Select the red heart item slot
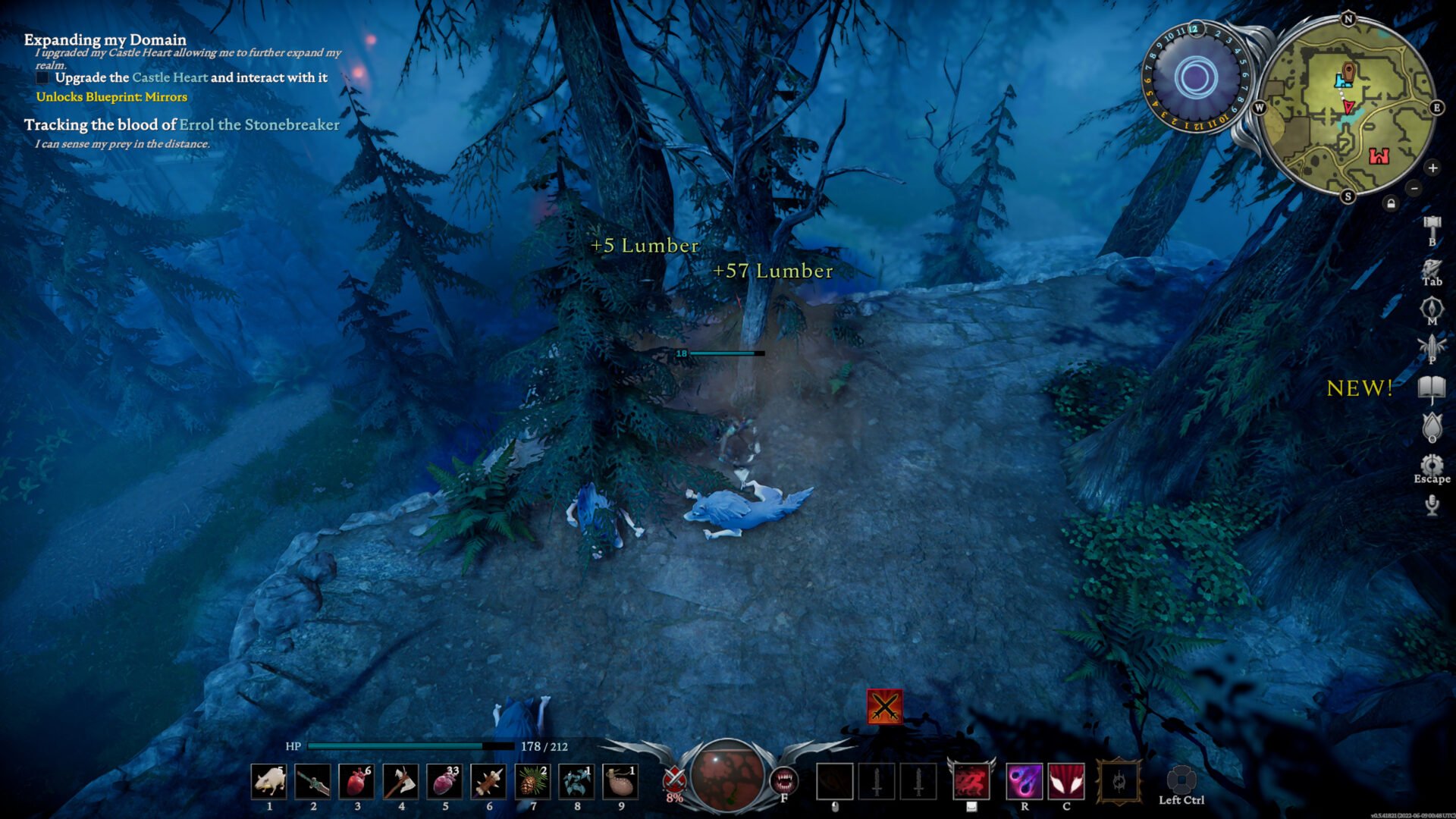 coord(357,782)
